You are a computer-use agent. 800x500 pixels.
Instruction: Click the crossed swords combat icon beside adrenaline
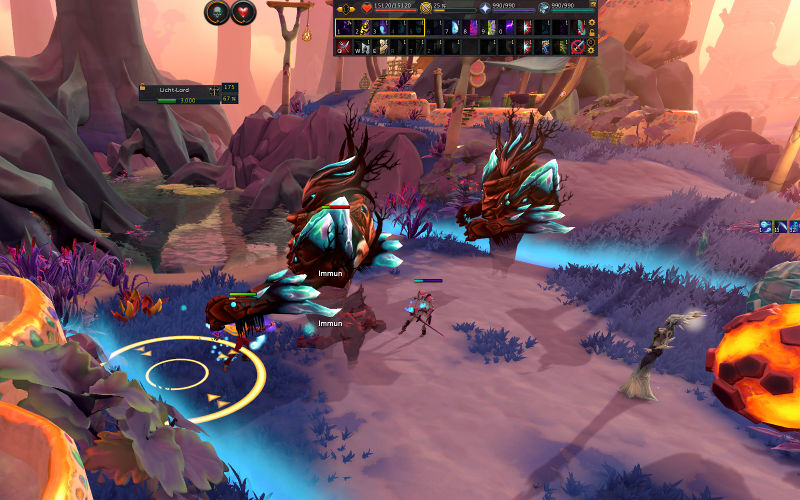tap(425, 7)
